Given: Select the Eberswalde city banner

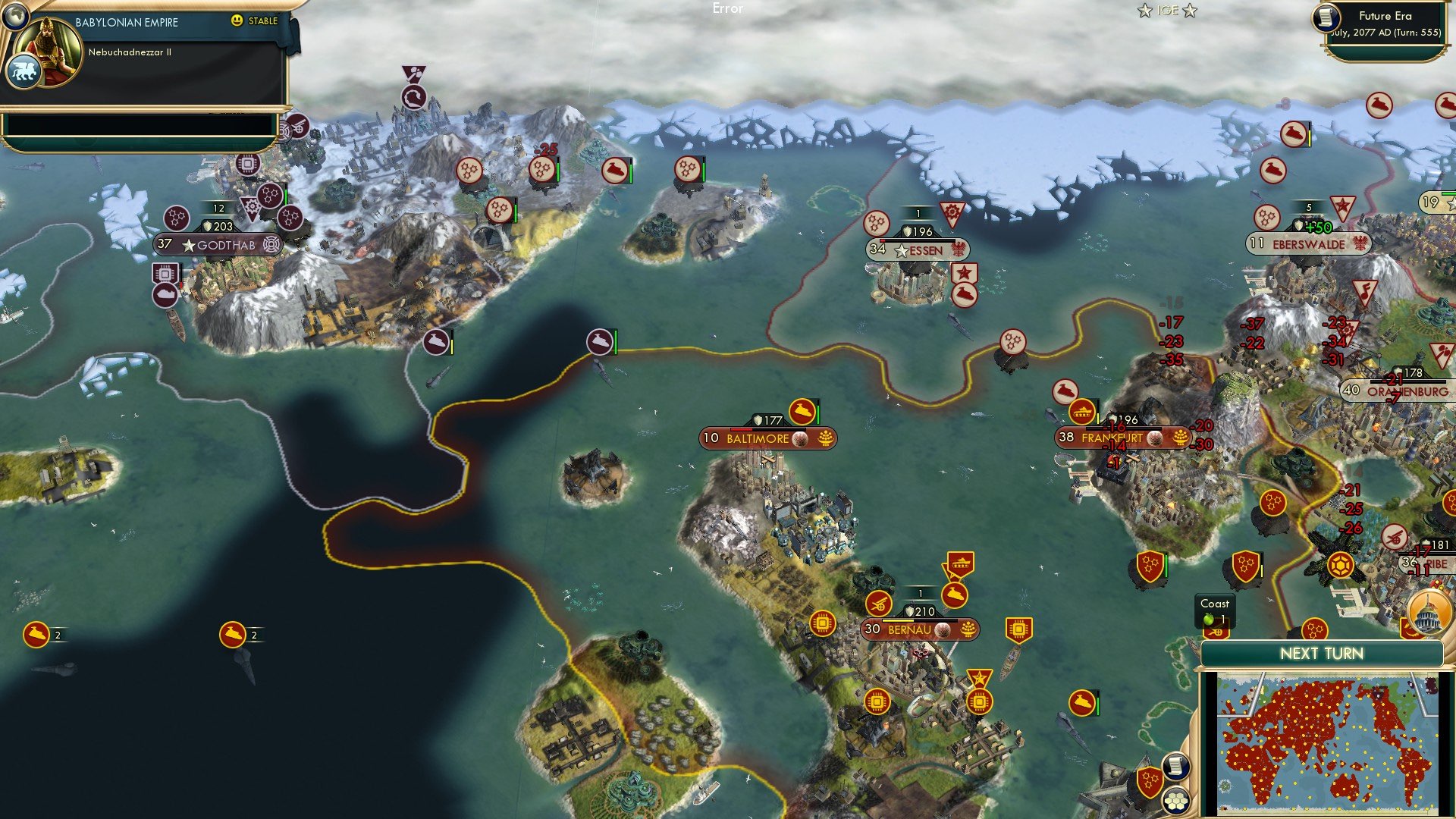Looking at the screenshot, I should pyautogui.click(x=1308, y=244).
